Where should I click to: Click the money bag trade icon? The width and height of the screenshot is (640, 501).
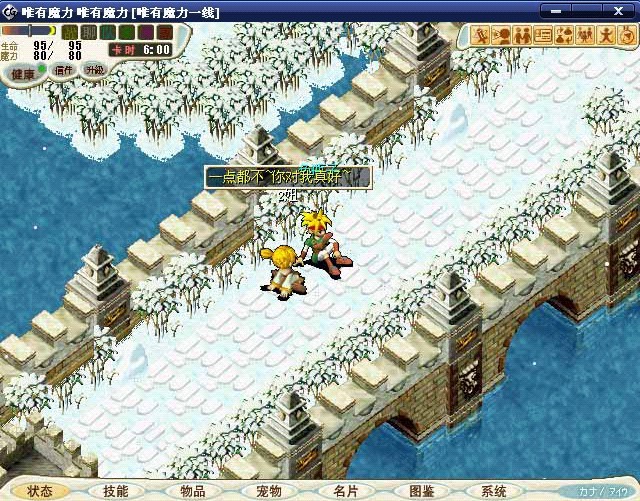pyautogui.click(x=563, y=36)
